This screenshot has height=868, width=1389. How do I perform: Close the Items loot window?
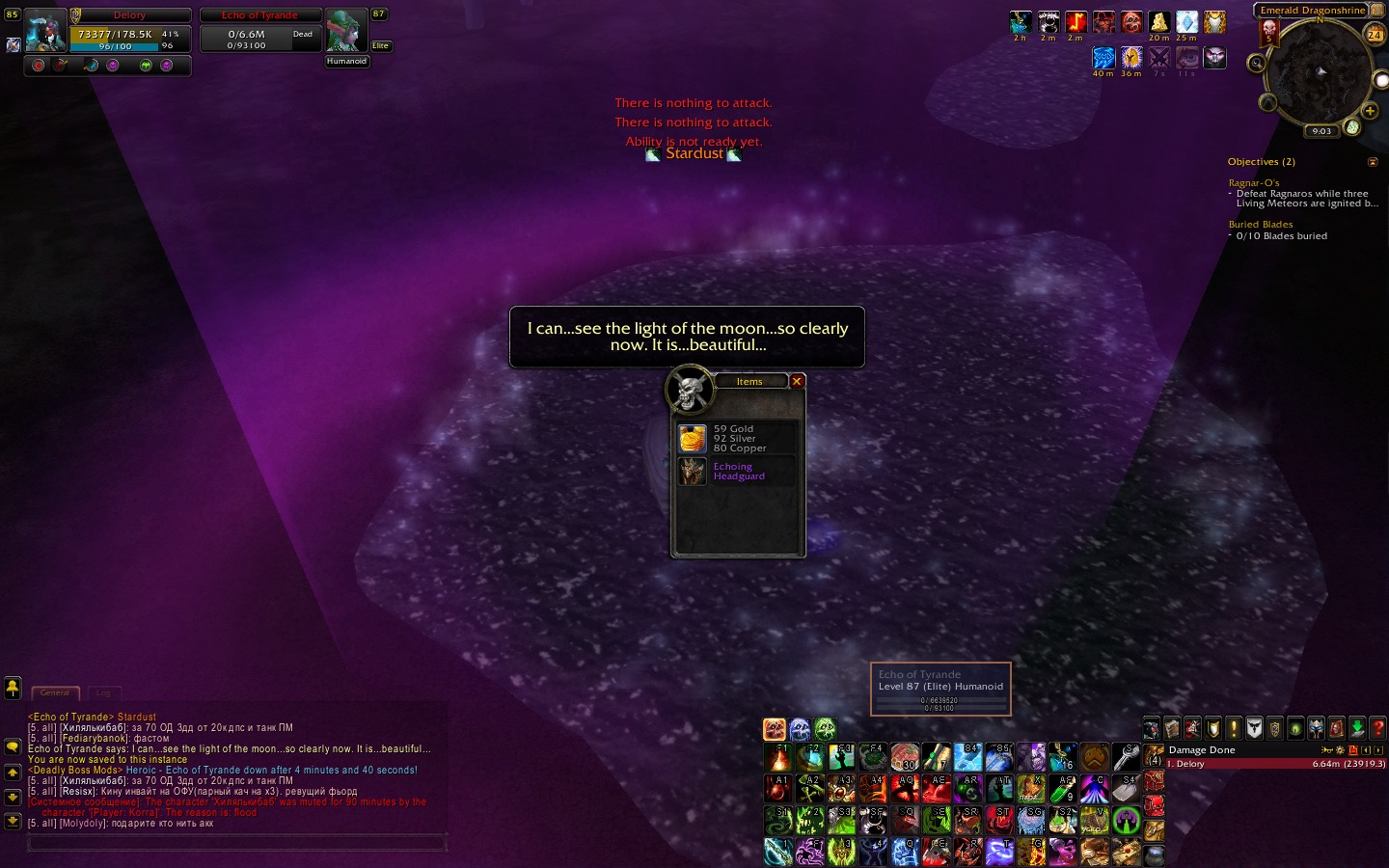[797, 381]
